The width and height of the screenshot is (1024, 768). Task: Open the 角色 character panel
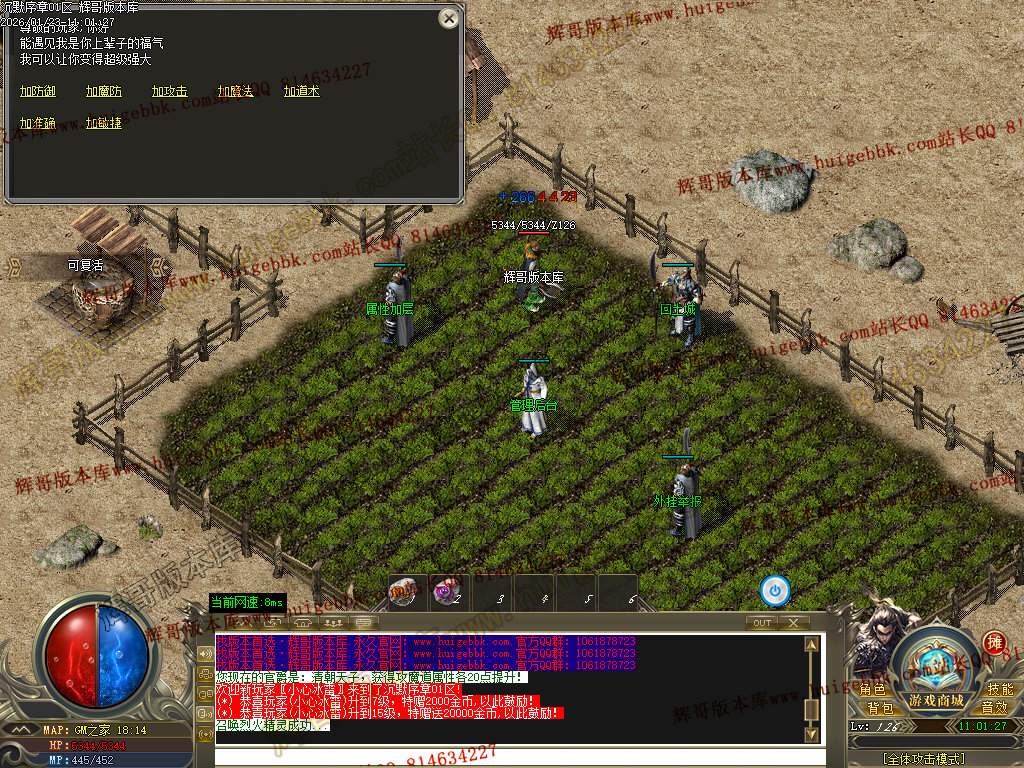[x=872, y=689]
